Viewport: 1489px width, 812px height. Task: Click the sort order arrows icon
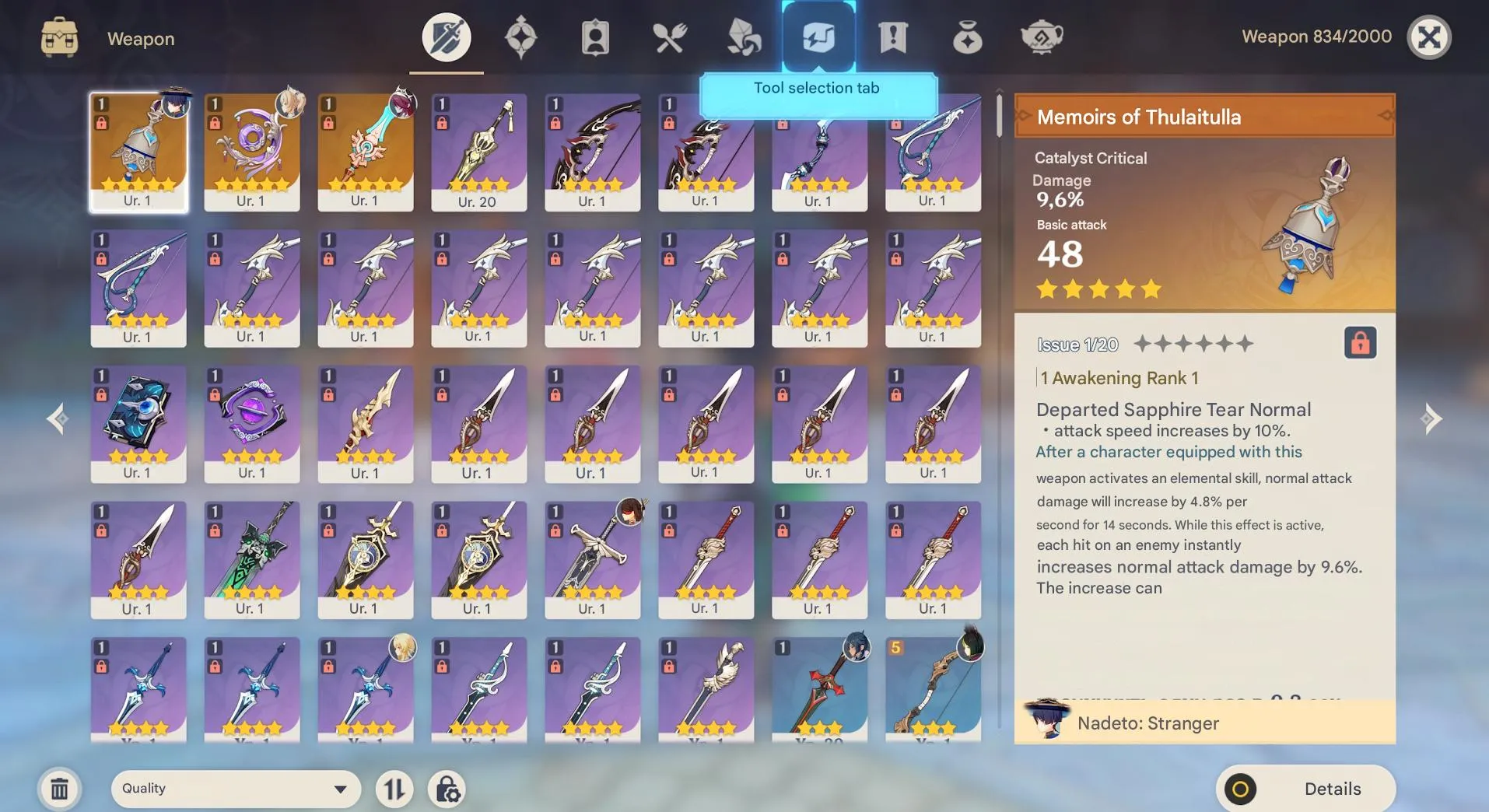point(394,788)
